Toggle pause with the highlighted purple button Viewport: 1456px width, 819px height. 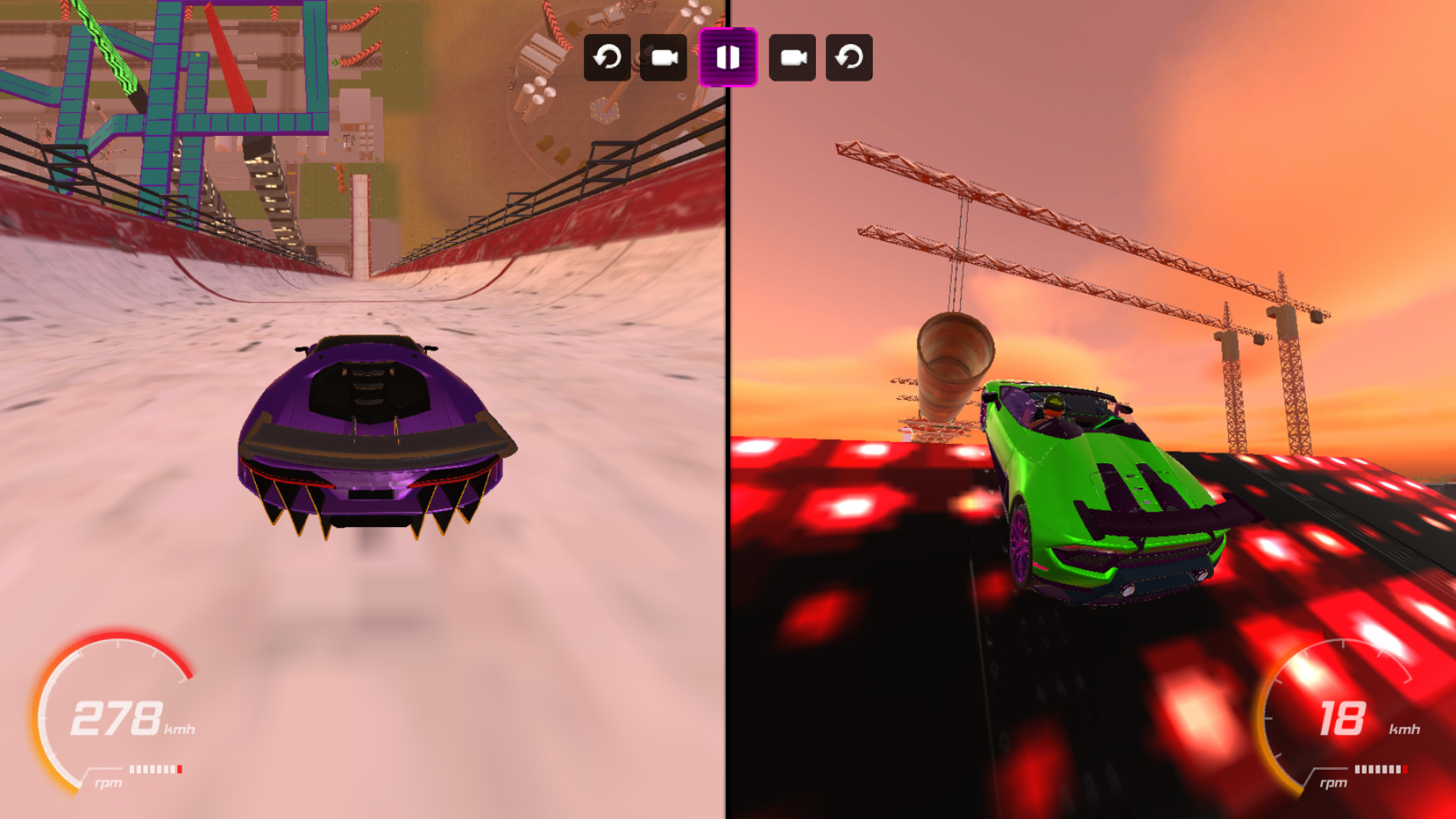(728, 58)
